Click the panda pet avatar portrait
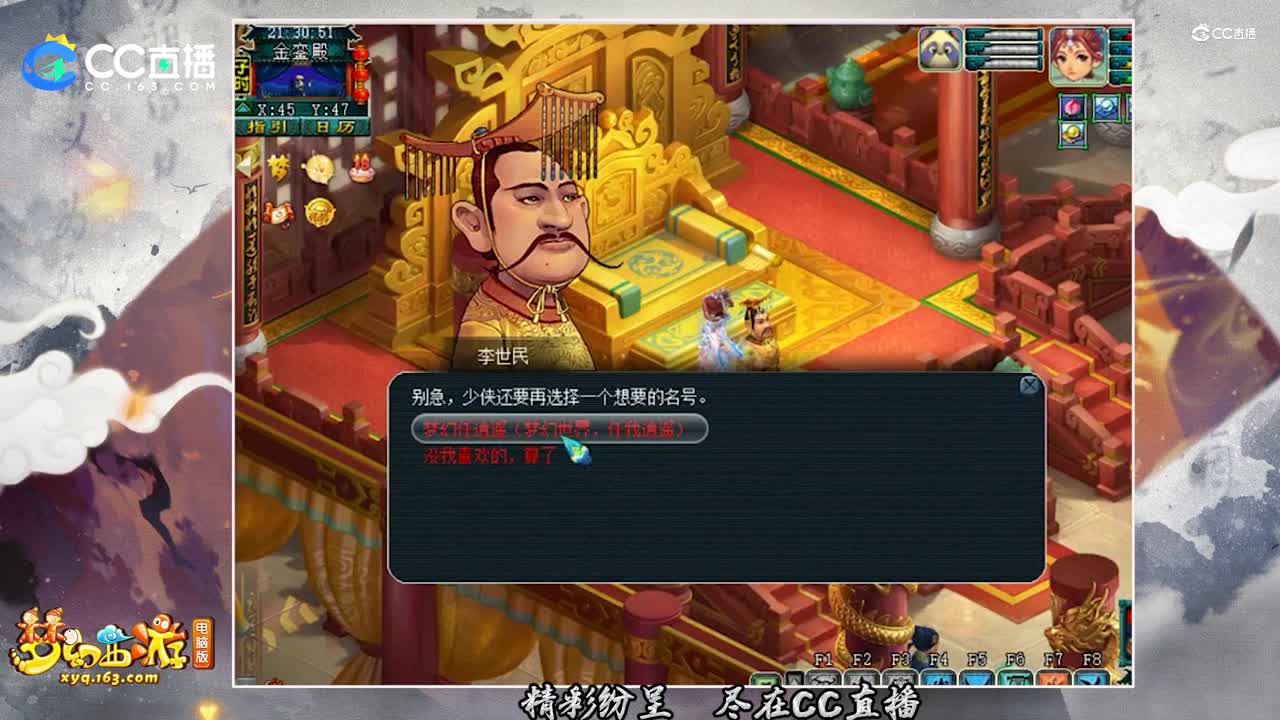This screenshot has height=720, width=1280. pyautogui.click(x=940, y=48)
